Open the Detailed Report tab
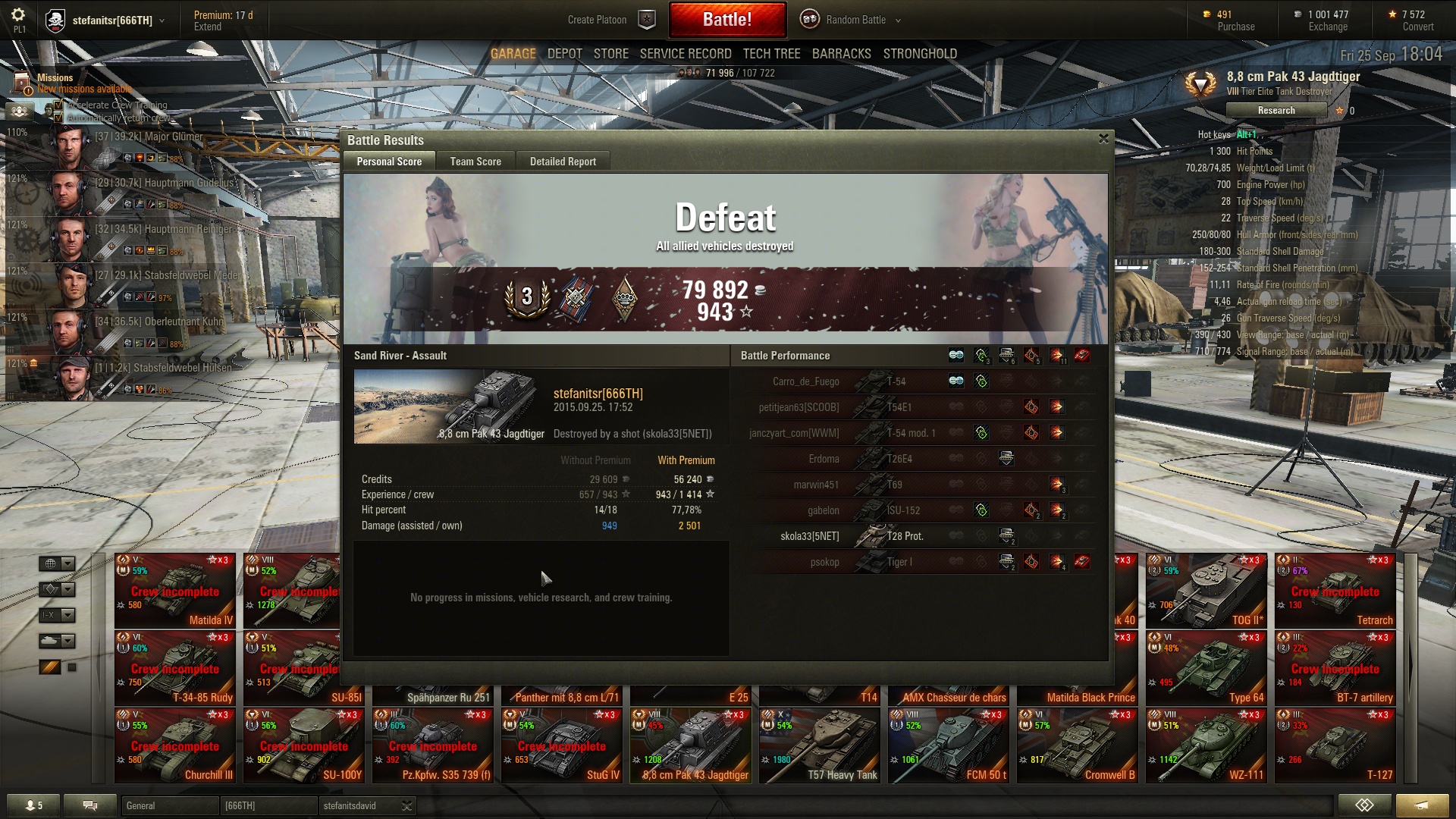The width and height of the screenshot is (1456, 819). pyautogui.click(x=562, y=162)
